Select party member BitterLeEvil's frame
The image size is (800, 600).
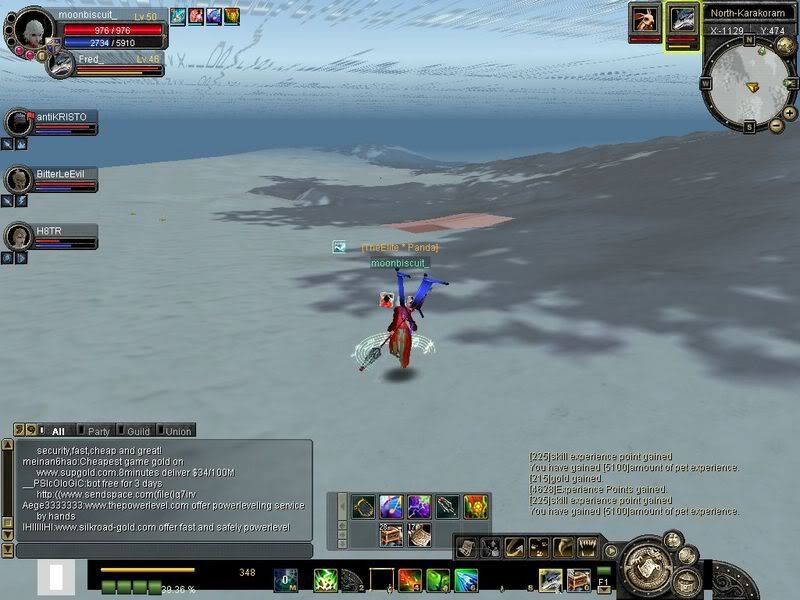[x=52, y=179]
